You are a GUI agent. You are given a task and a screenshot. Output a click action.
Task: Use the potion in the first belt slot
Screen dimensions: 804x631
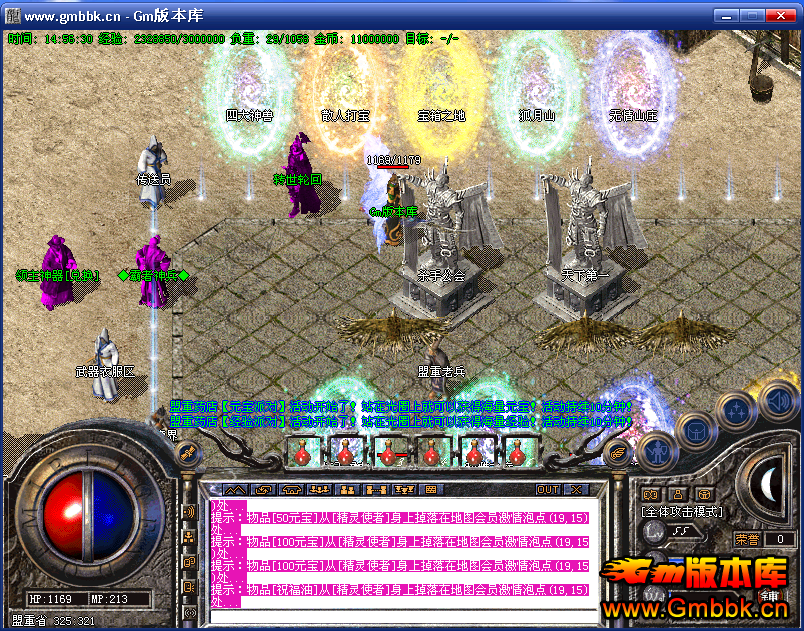click(x=301, y=453)
